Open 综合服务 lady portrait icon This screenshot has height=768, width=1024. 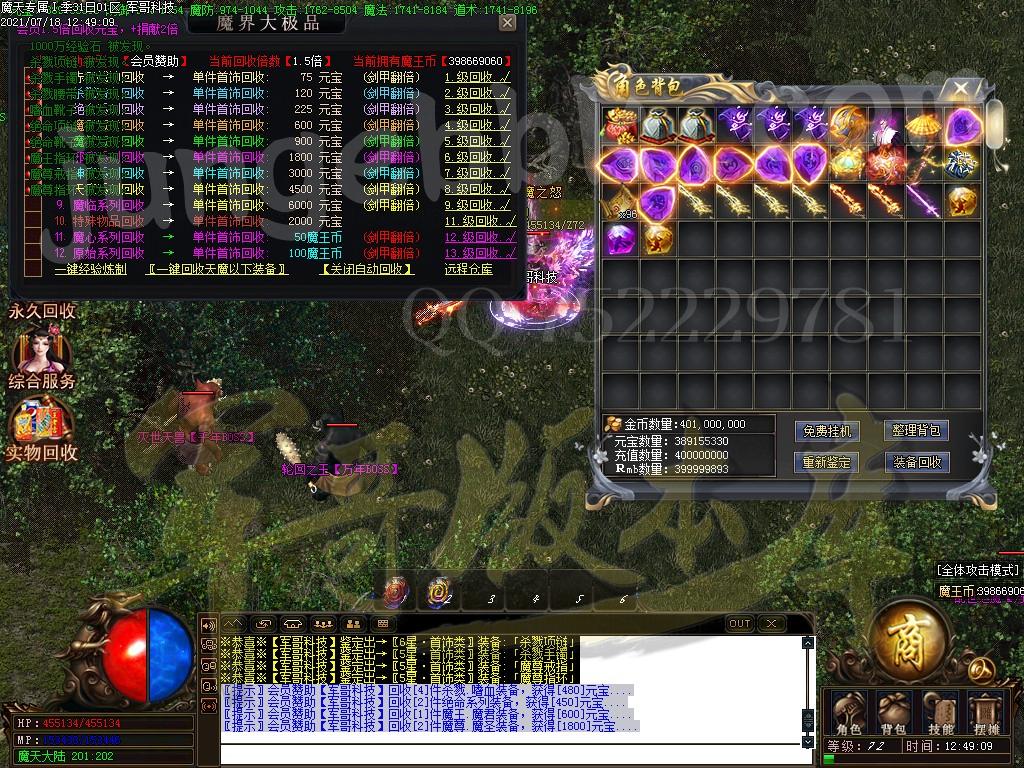40,353
